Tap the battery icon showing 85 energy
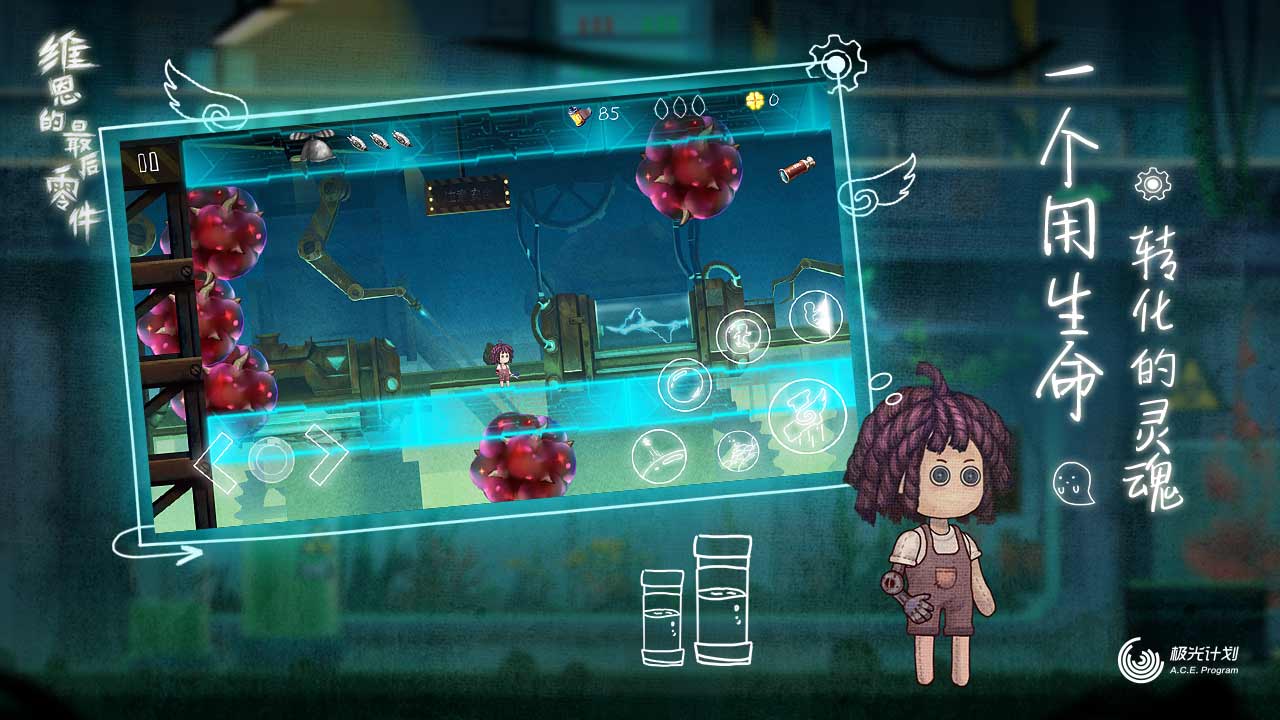 pyautogui.click(x=580, y=113)
